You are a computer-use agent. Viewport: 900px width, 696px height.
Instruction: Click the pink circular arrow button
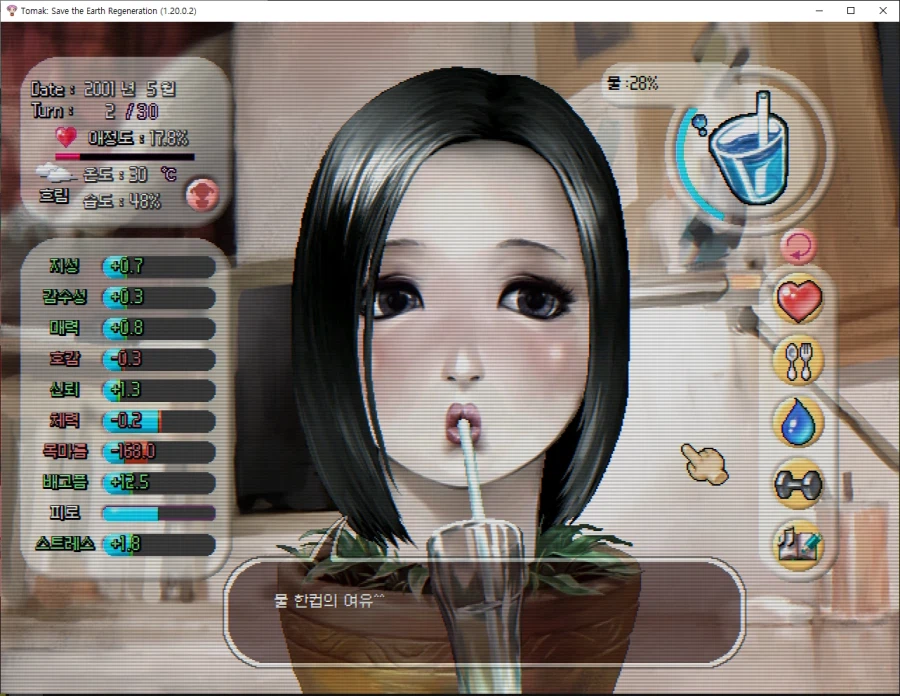pyautogui.click(x=797, y=245)
